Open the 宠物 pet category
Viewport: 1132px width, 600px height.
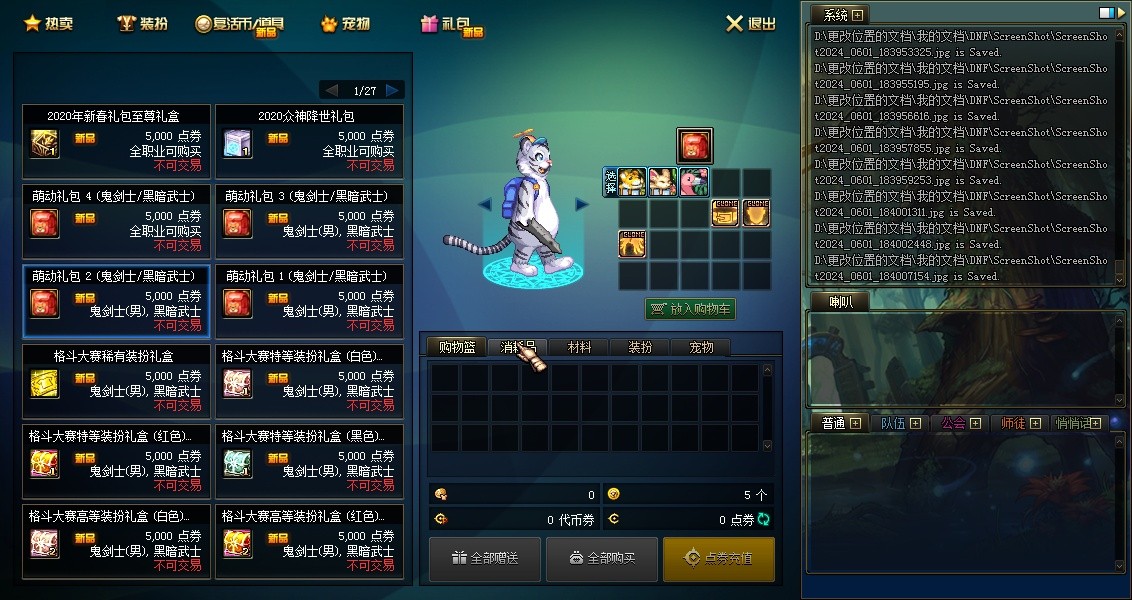click(x=346, y=23)
